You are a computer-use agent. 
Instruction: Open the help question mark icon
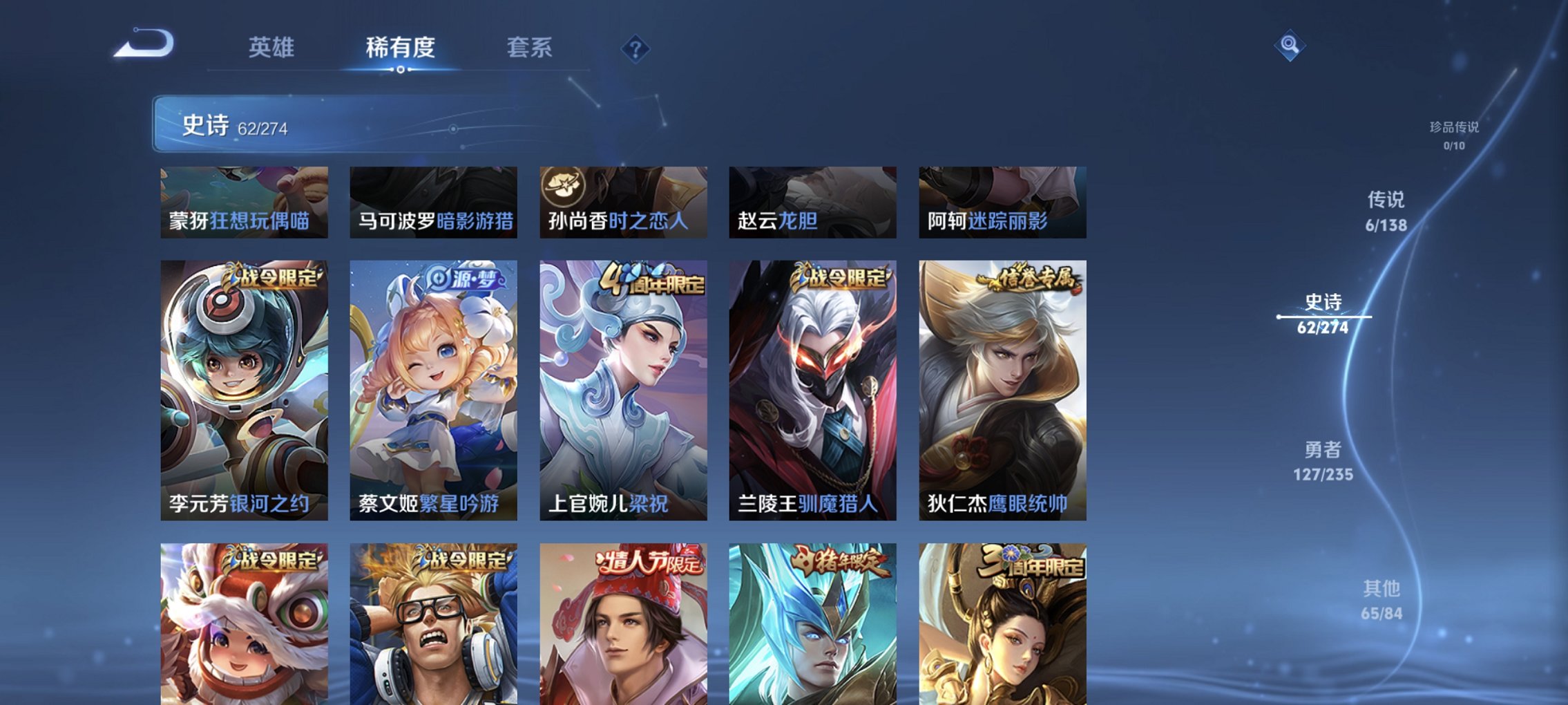click(637, 49)
